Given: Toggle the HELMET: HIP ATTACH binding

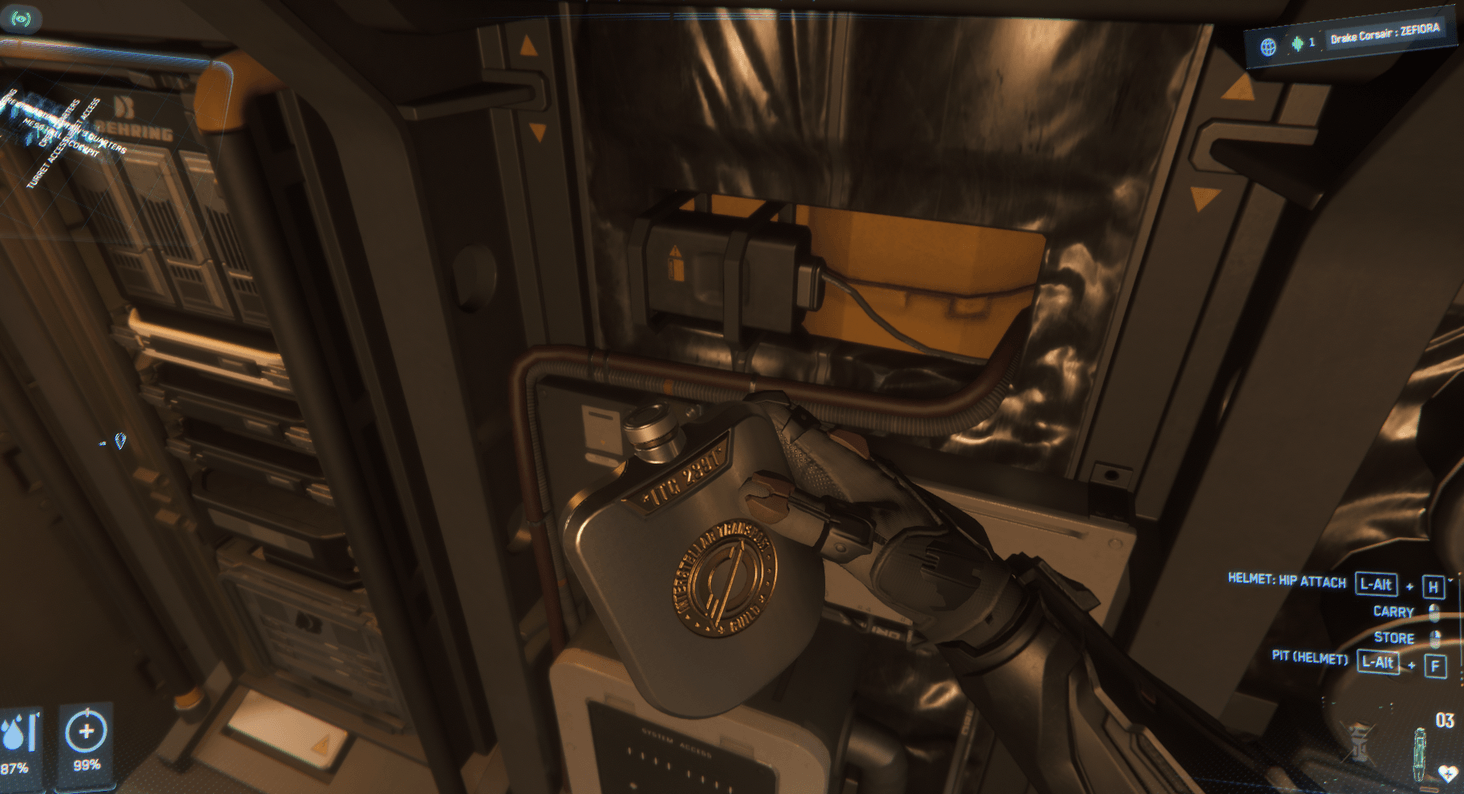Looking at the screenshot, I should click(1289, 582).
